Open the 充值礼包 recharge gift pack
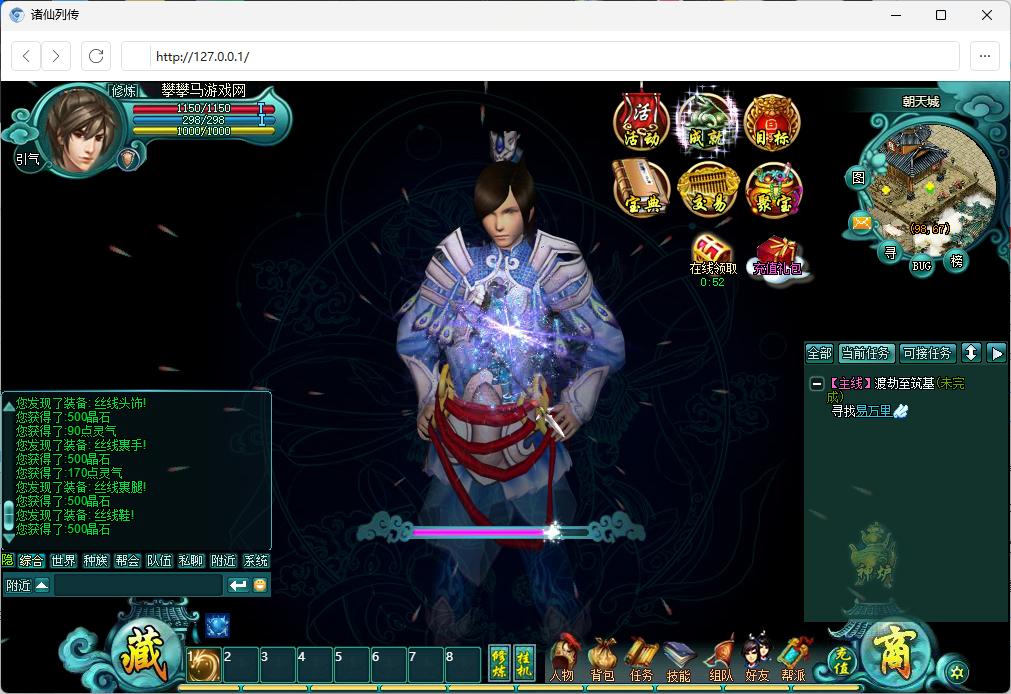Image resolution: width=1011 pixels, height=694 pixels. click(777, 254)
